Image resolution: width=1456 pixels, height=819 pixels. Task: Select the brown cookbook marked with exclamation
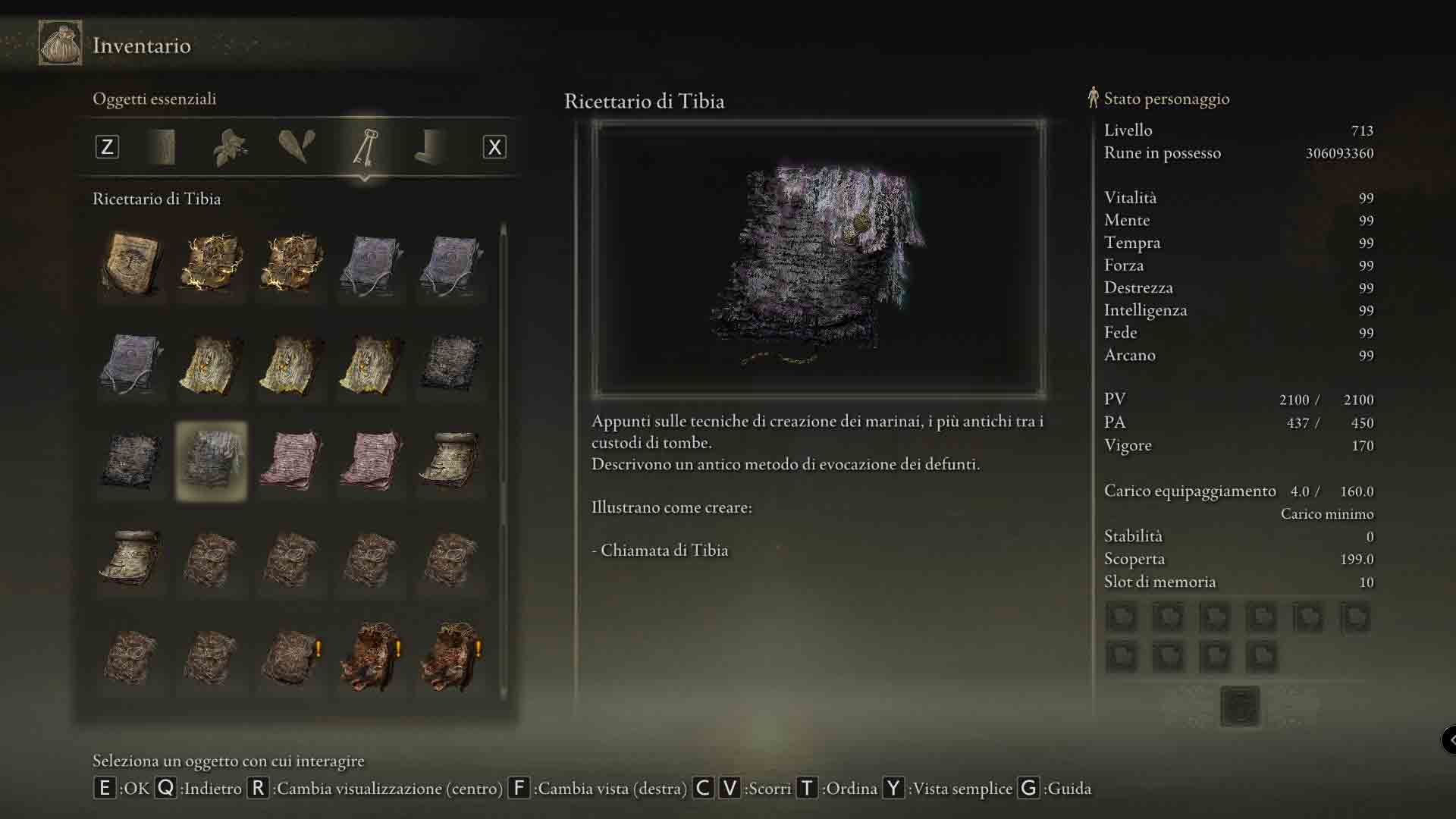pos(292,657)
